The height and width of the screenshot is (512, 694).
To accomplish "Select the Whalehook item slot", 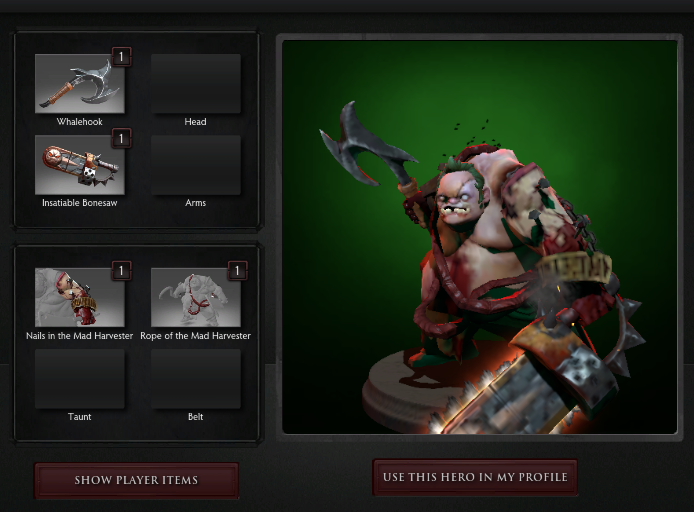I will click(x=80, y=83).
